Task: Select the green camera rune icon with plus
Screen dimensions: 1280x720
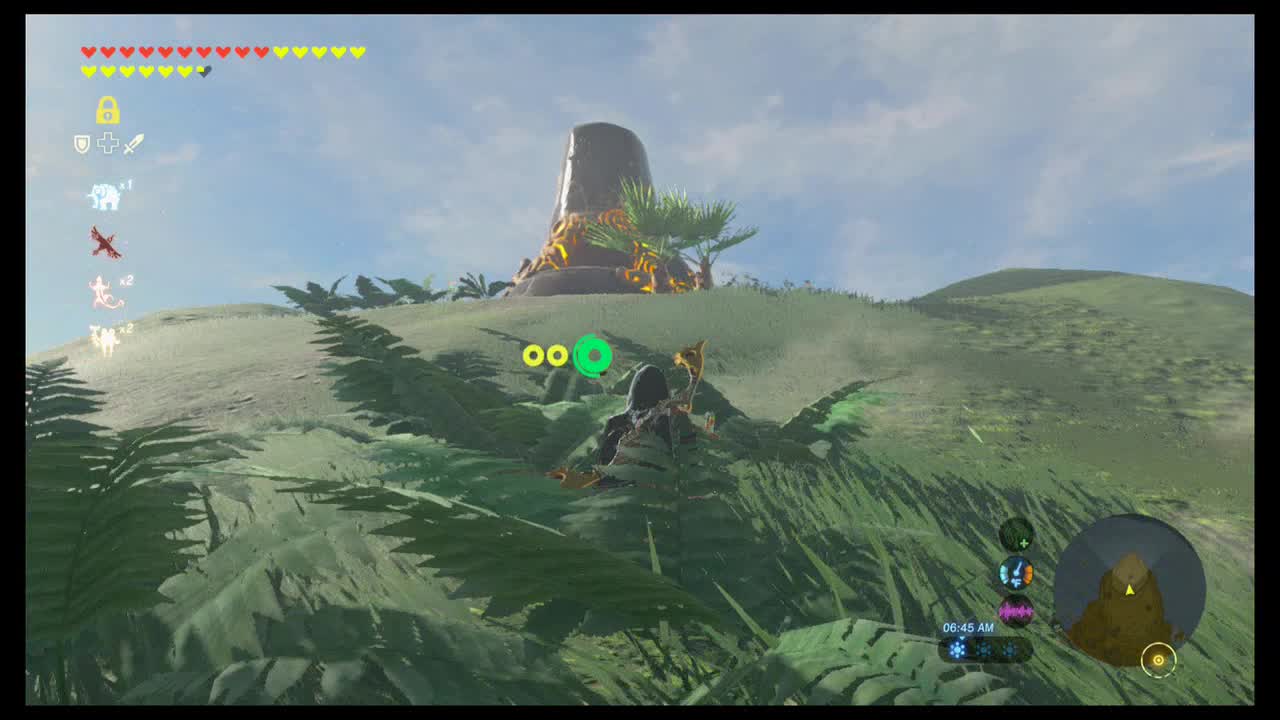Action: click(x=1016, y=535)
